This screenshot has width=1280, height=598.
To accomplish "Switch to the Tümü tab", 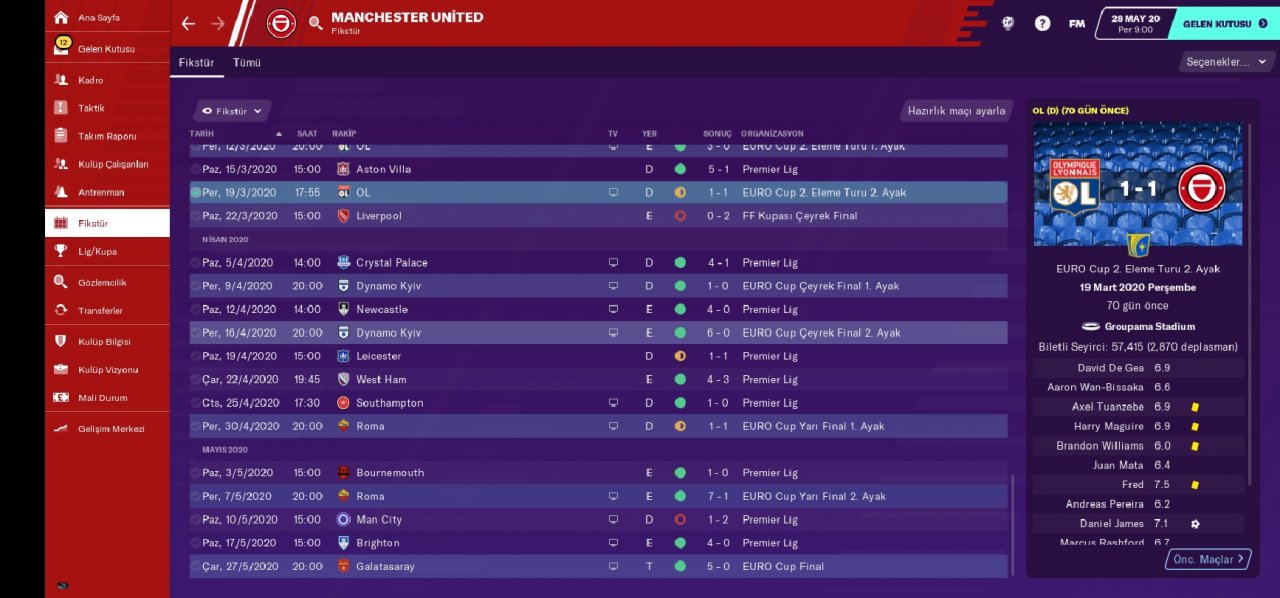I will tap(247, 62).
